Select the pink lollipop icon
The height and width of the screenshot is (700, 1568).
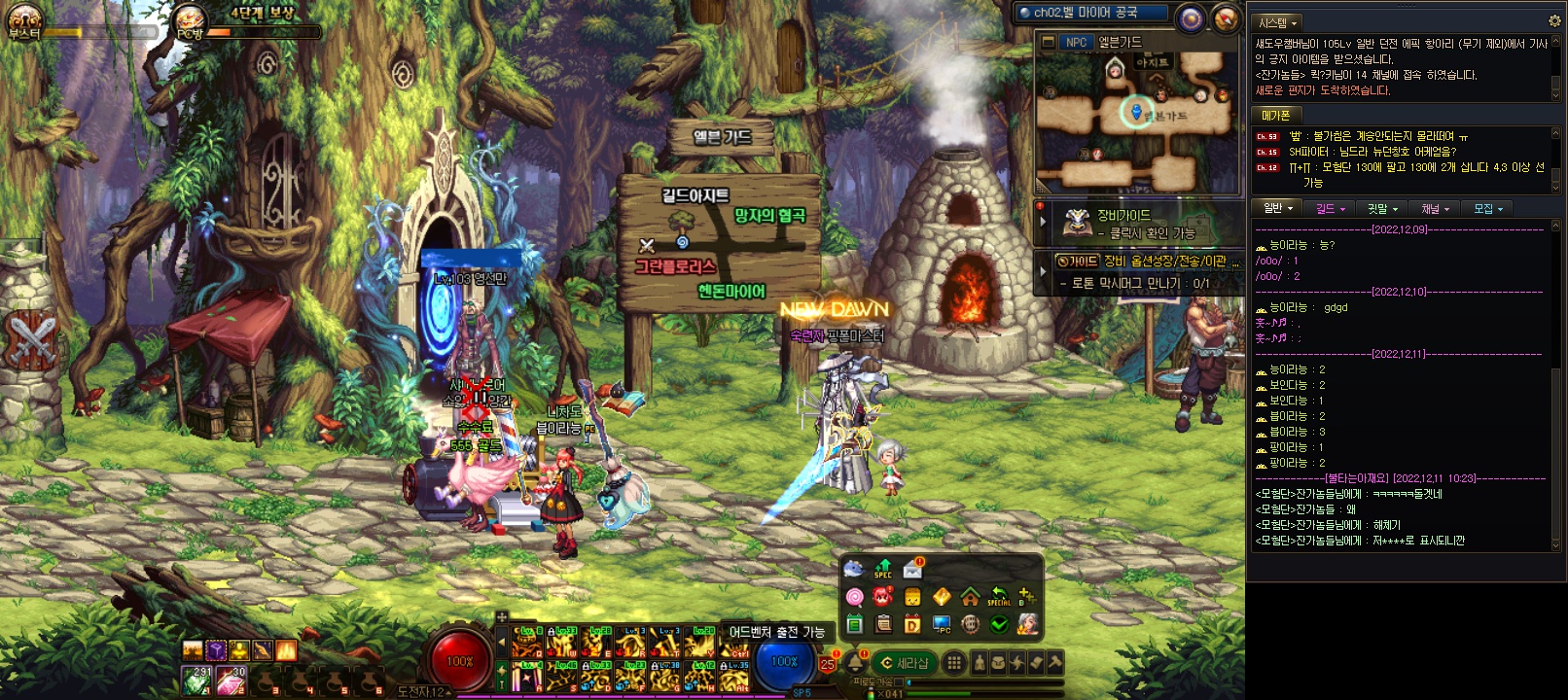click(x=854, y=597)
